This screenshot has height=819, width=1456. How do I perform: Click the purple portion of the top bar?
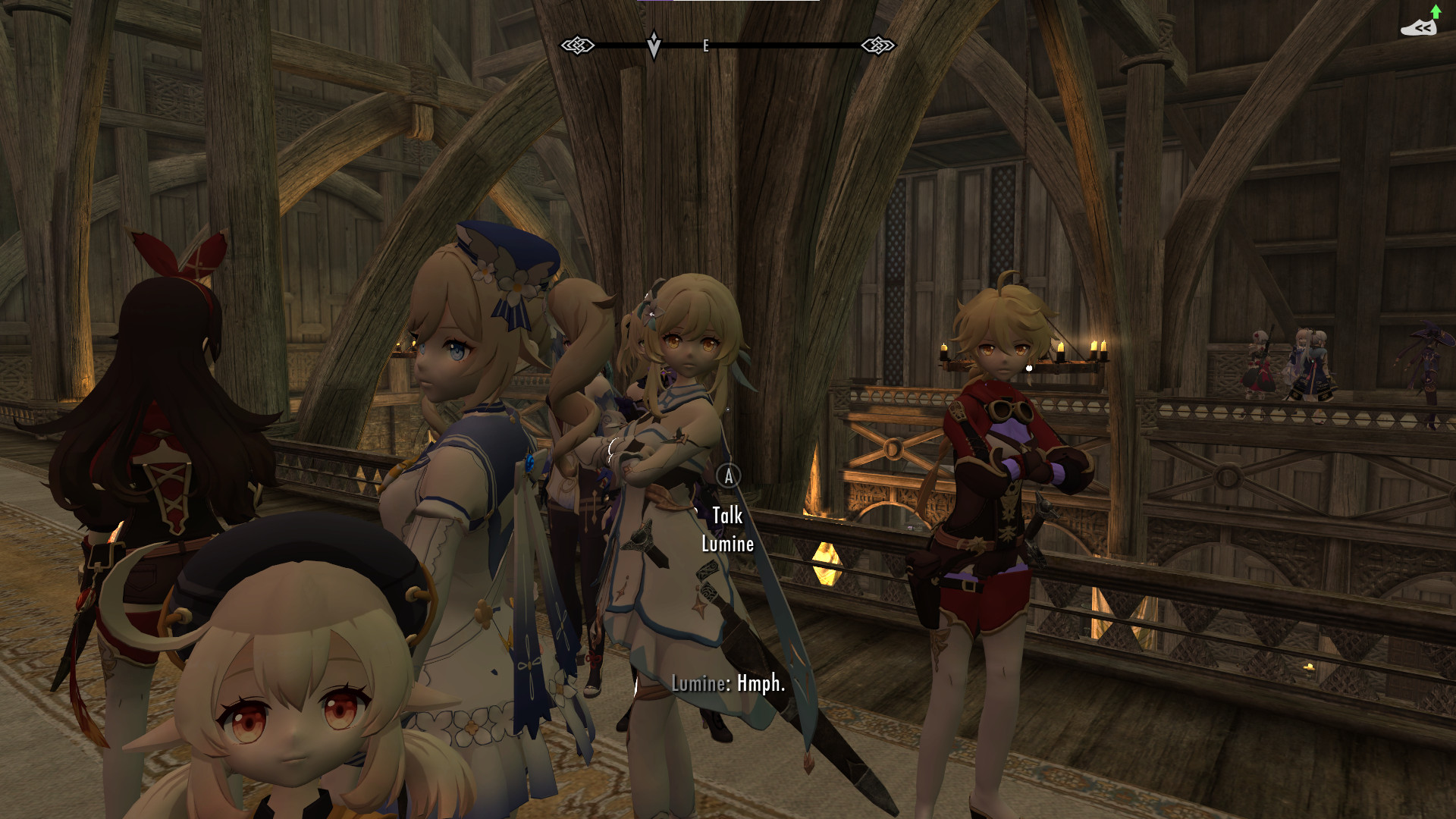(656, 2)
